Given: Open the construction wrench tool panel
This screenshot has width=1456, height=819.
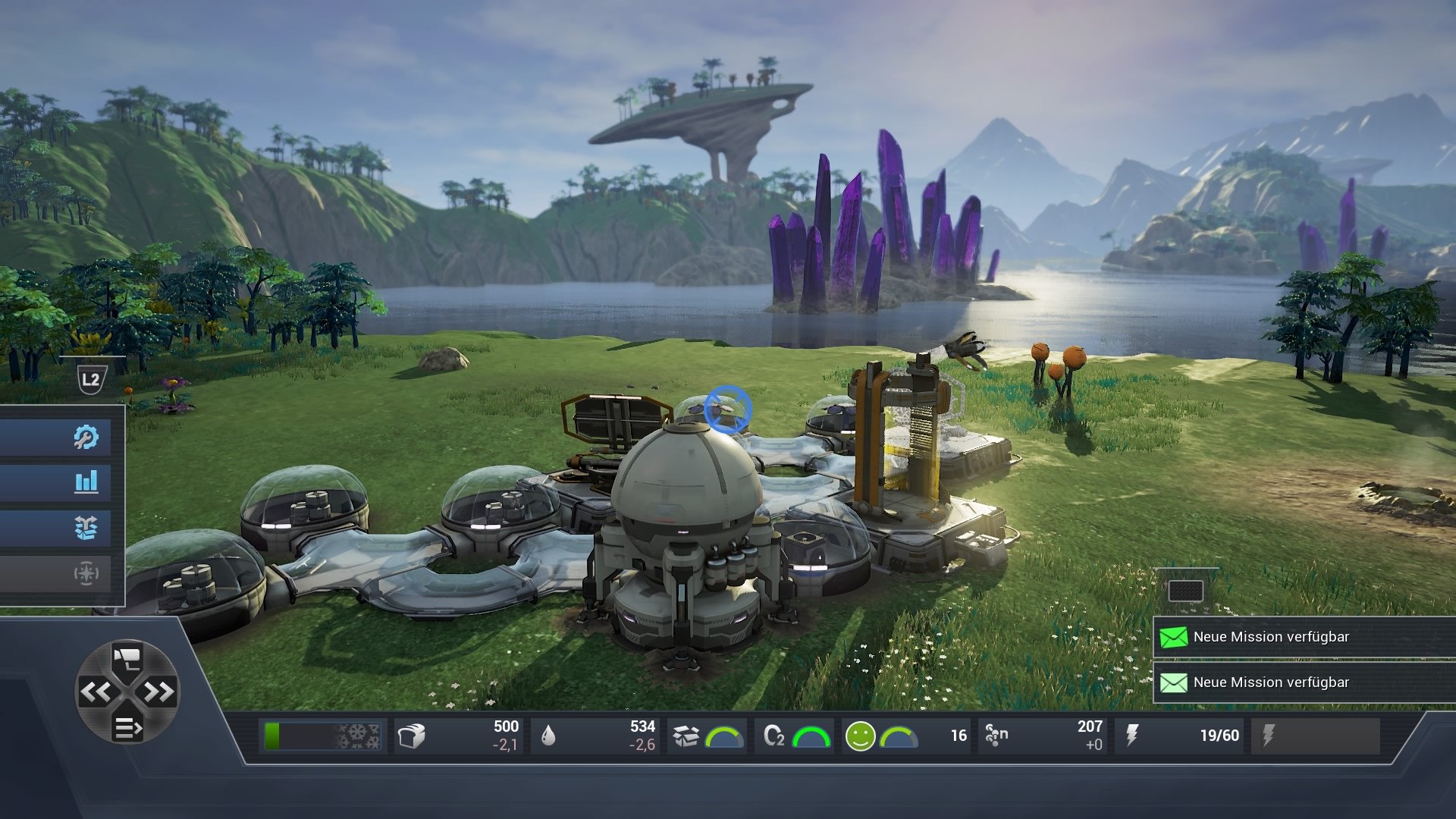Looking at the screenshot, I should tap(86, 436).
